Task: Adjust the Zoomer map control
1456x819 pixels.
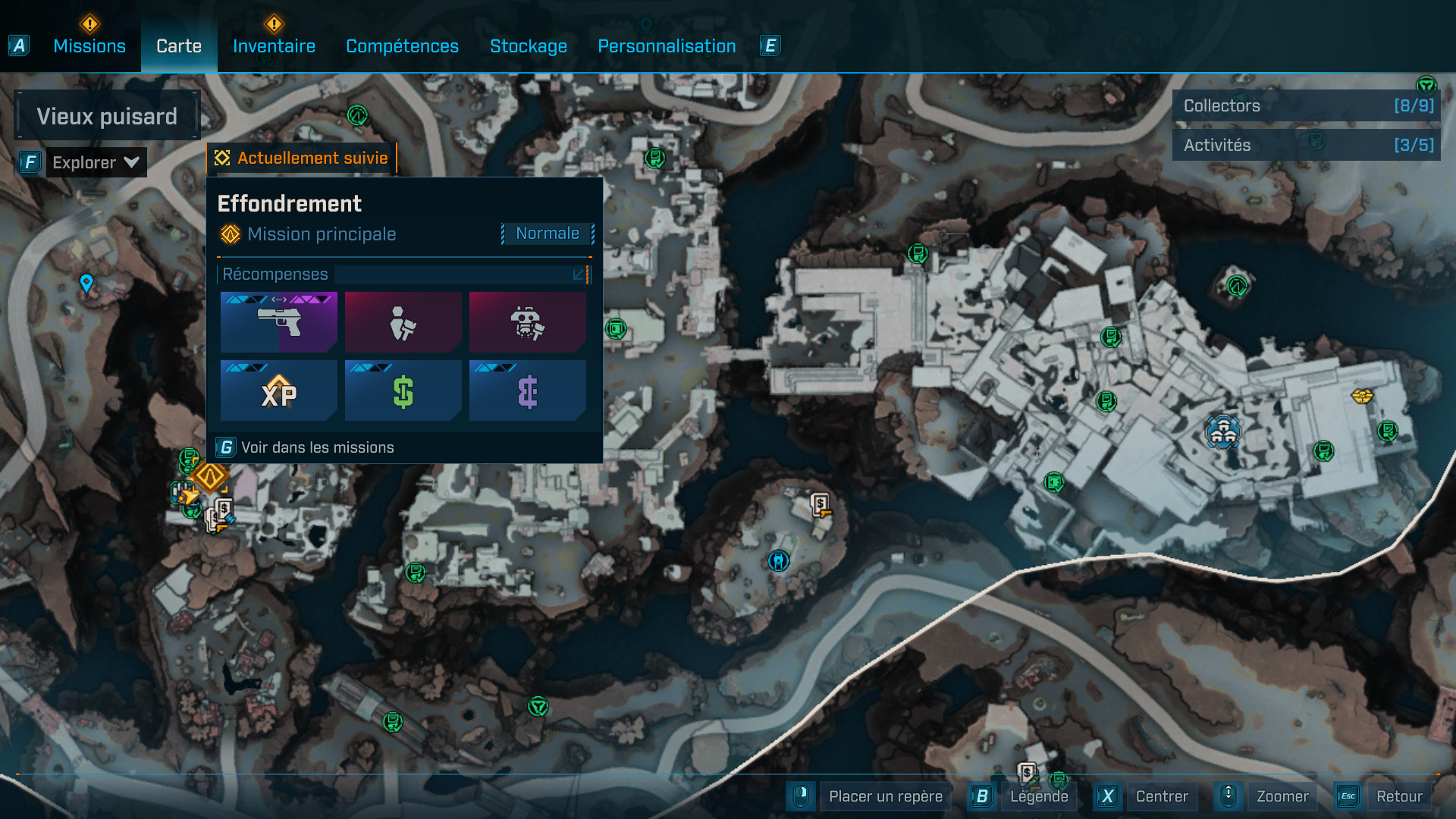Action: (x=1282, y=796)
